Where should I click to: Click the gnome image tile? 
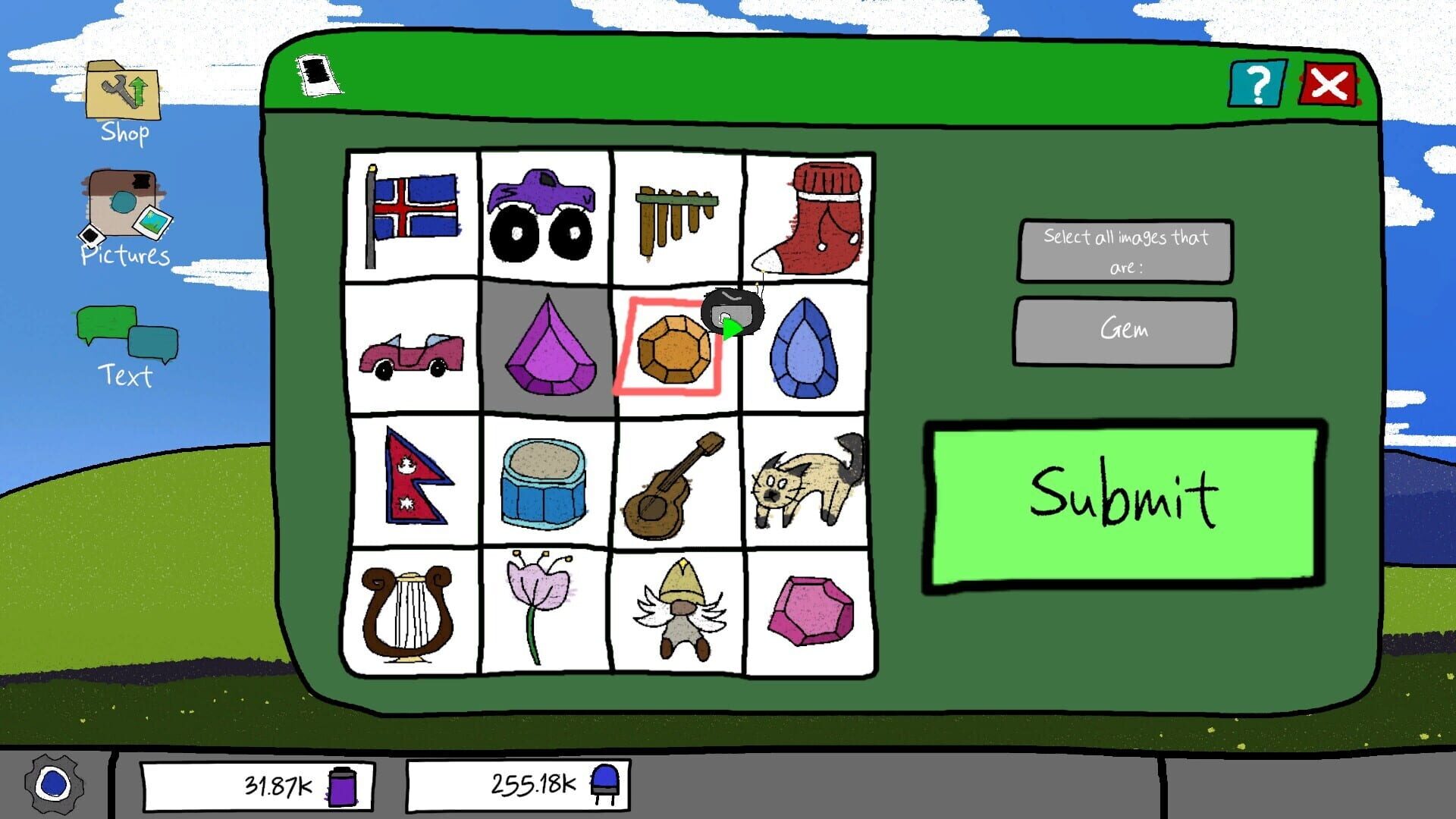tap(677, 610)
